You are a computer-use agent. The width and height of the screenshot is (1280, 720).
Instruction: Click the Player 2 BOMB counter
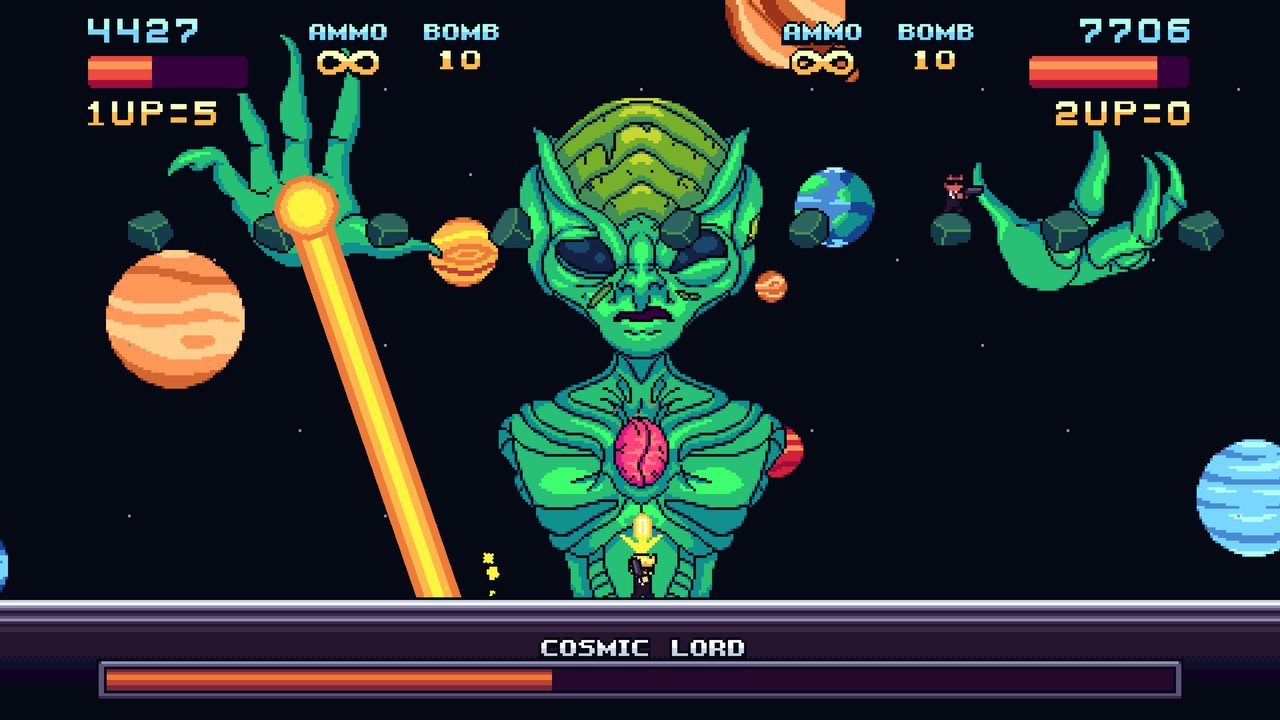pyautogui.click(x=935, y=62)
